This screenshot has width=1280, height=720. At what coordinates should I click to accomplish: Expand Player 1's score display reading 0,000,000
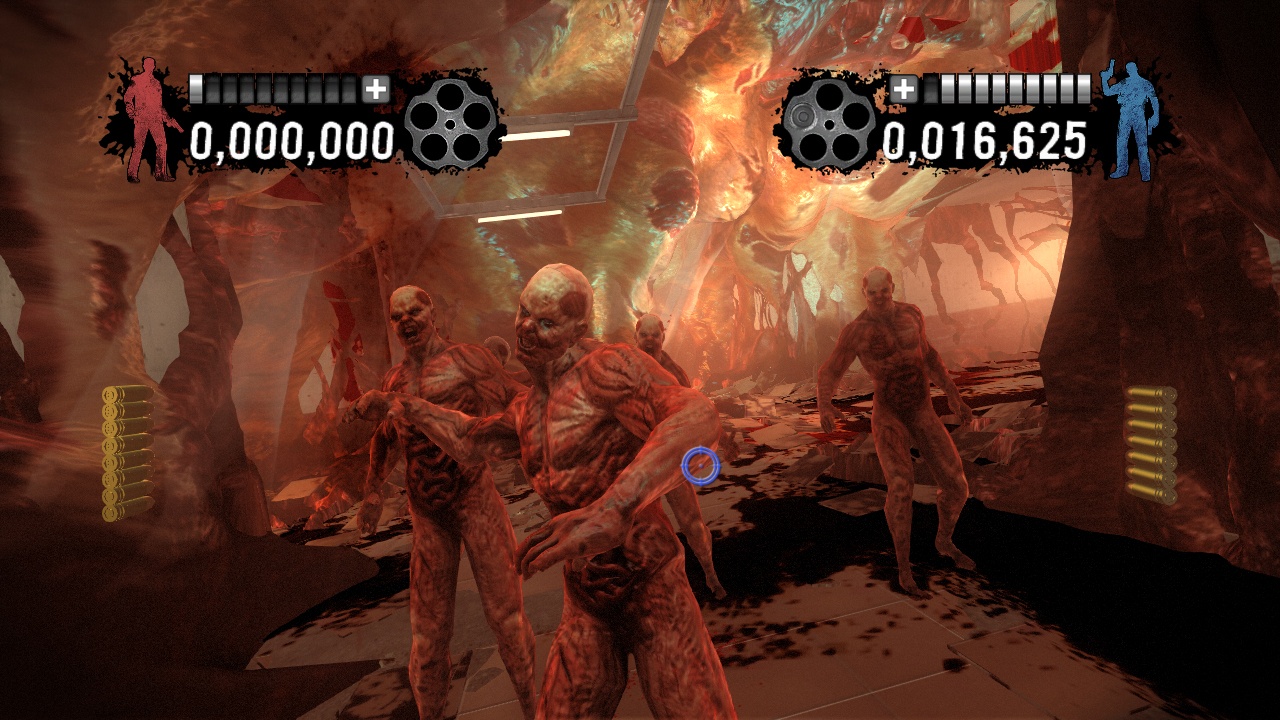(x=291, y=143)
